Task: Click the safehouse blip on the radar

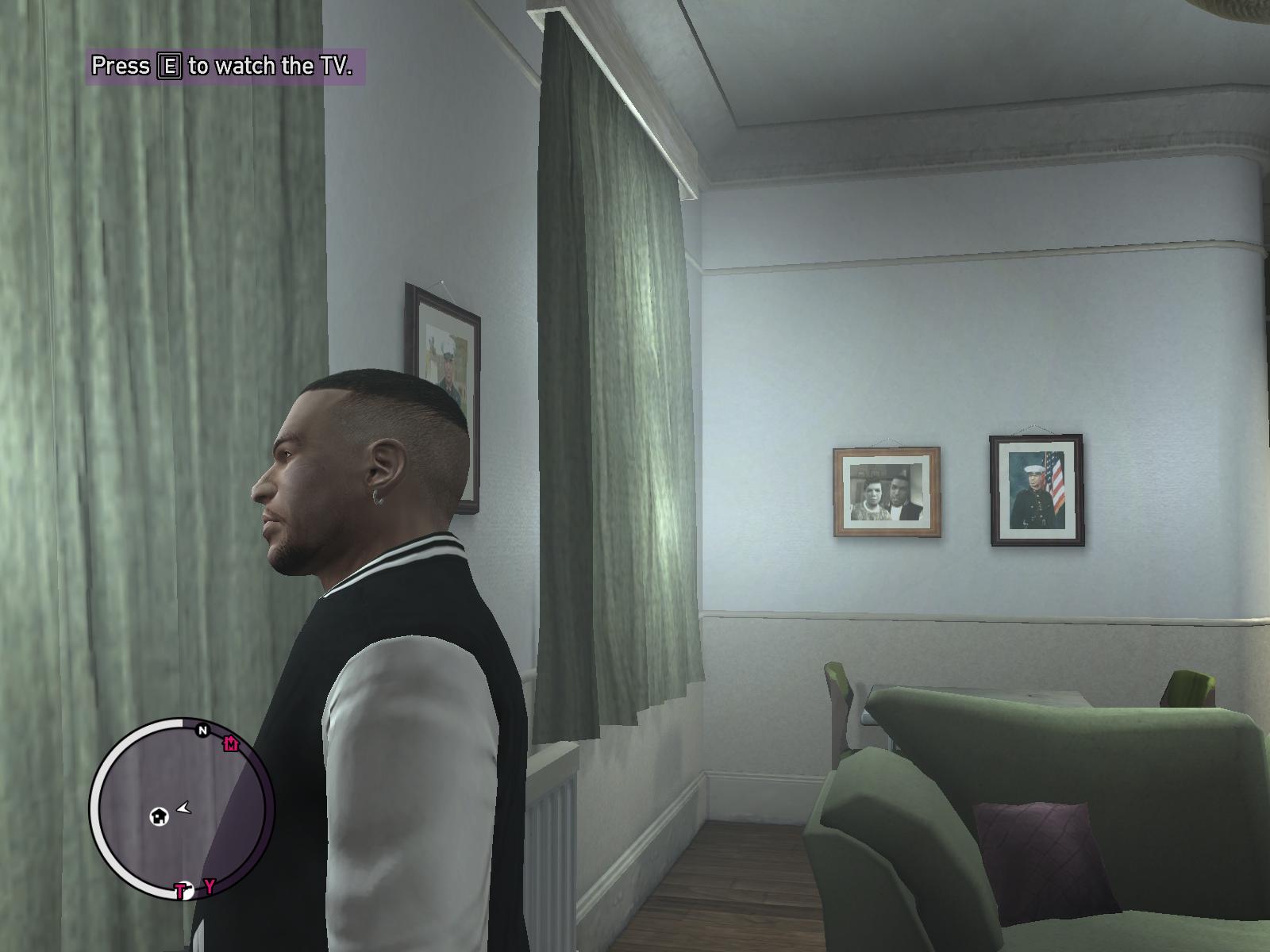Action: click(160, 816)
